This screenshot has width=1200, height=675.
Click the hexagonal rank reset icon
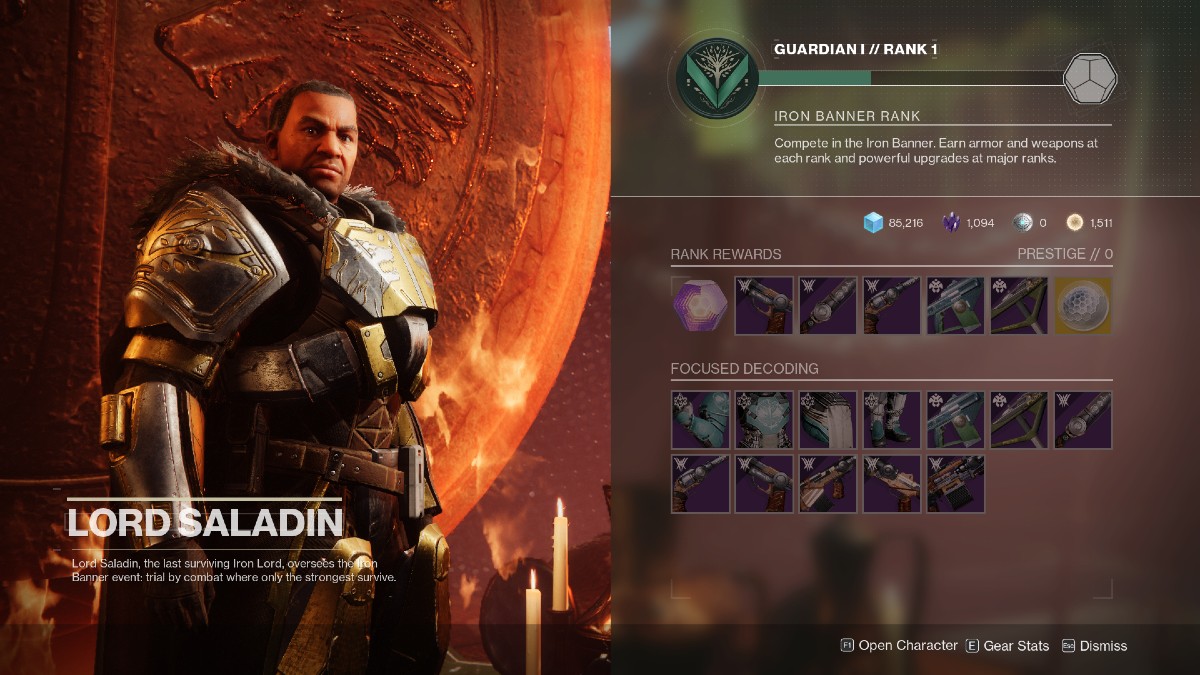1089,79
